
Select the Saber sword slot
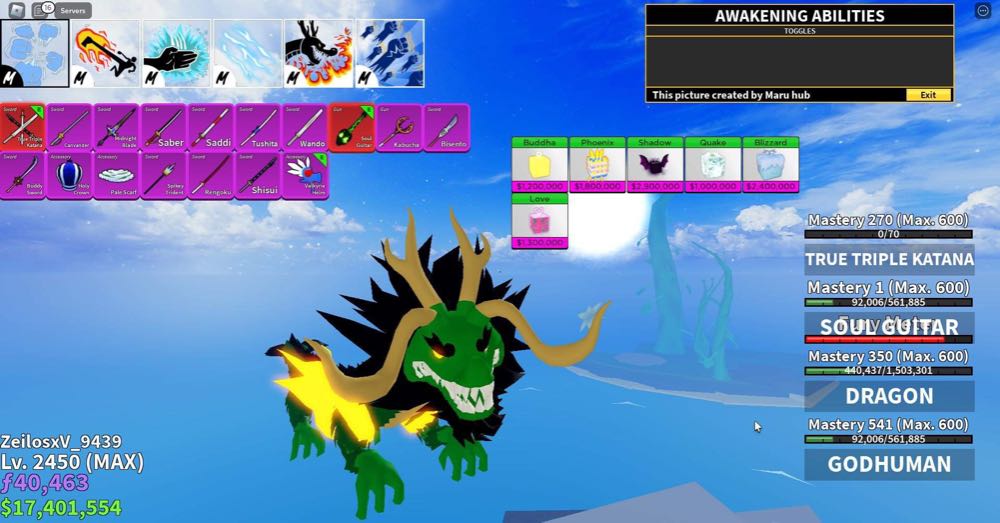point(164,127)
